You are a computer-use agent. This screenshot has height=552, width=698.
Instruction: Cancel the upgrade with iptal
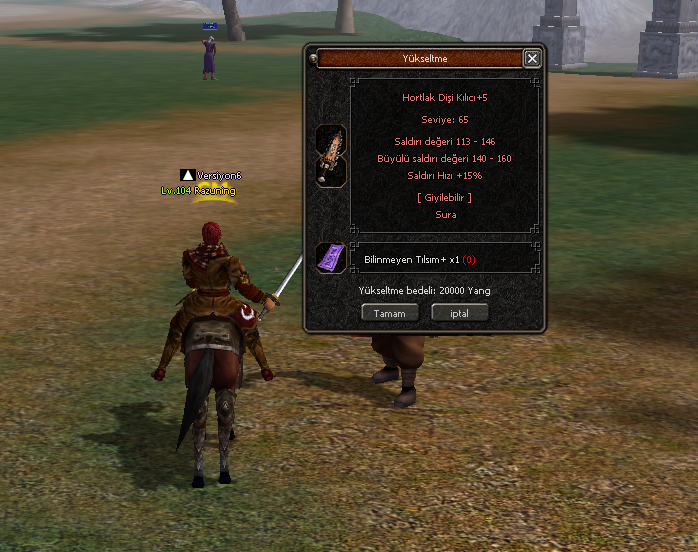pos(459,313)
